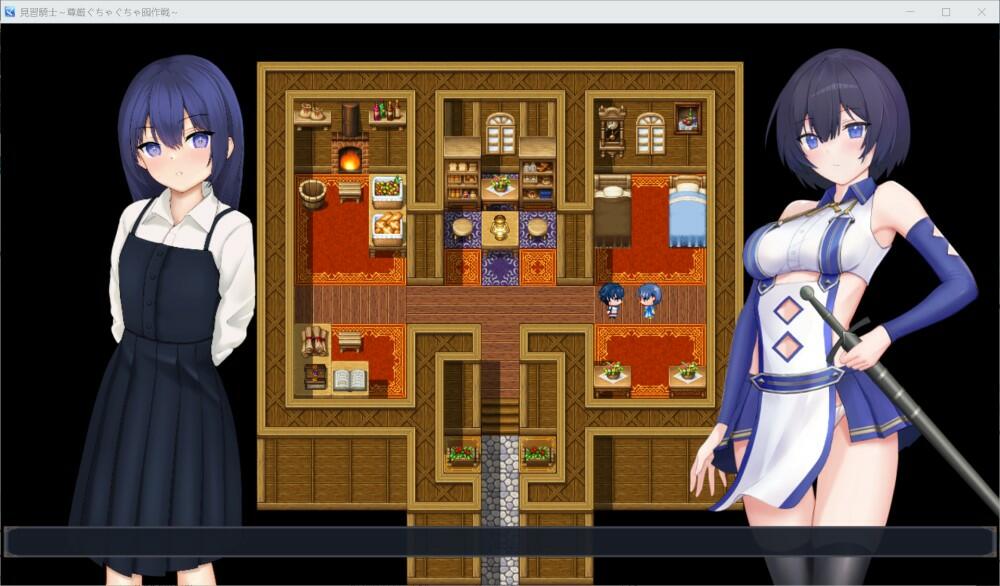Close the game window
Screen dimensions: 1000x586
(x=980, y=11)
